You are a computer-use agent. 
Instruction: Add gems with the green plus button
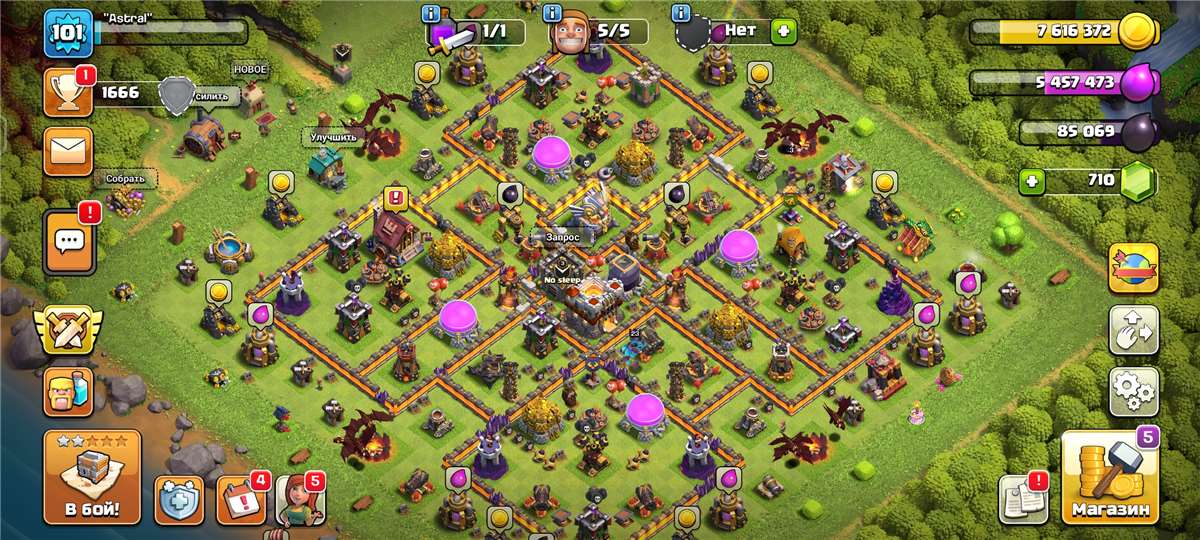point(1034,182)
